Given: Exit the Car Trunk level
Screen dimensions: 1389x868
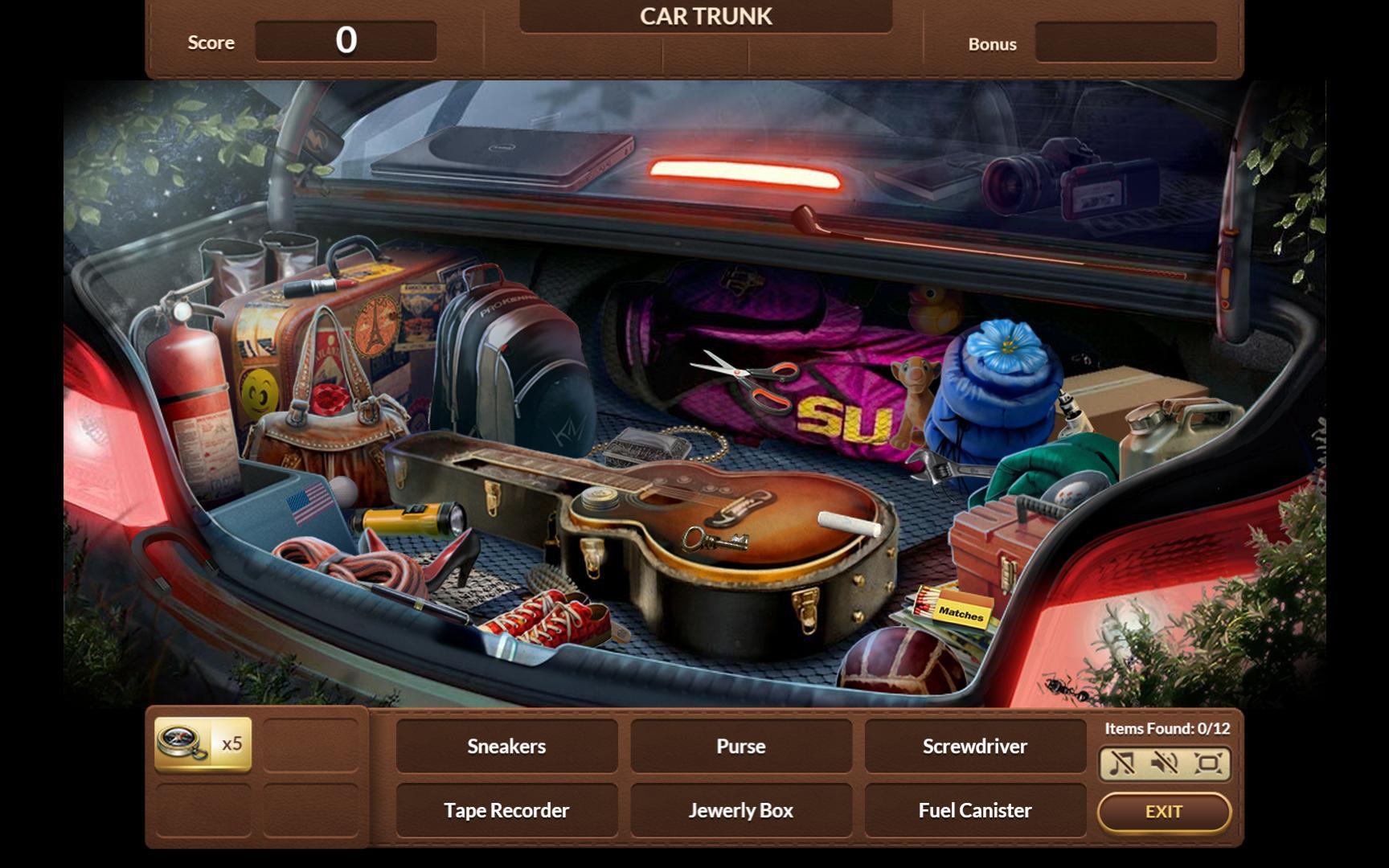Looking at the screenshot, I should 1163,812.
